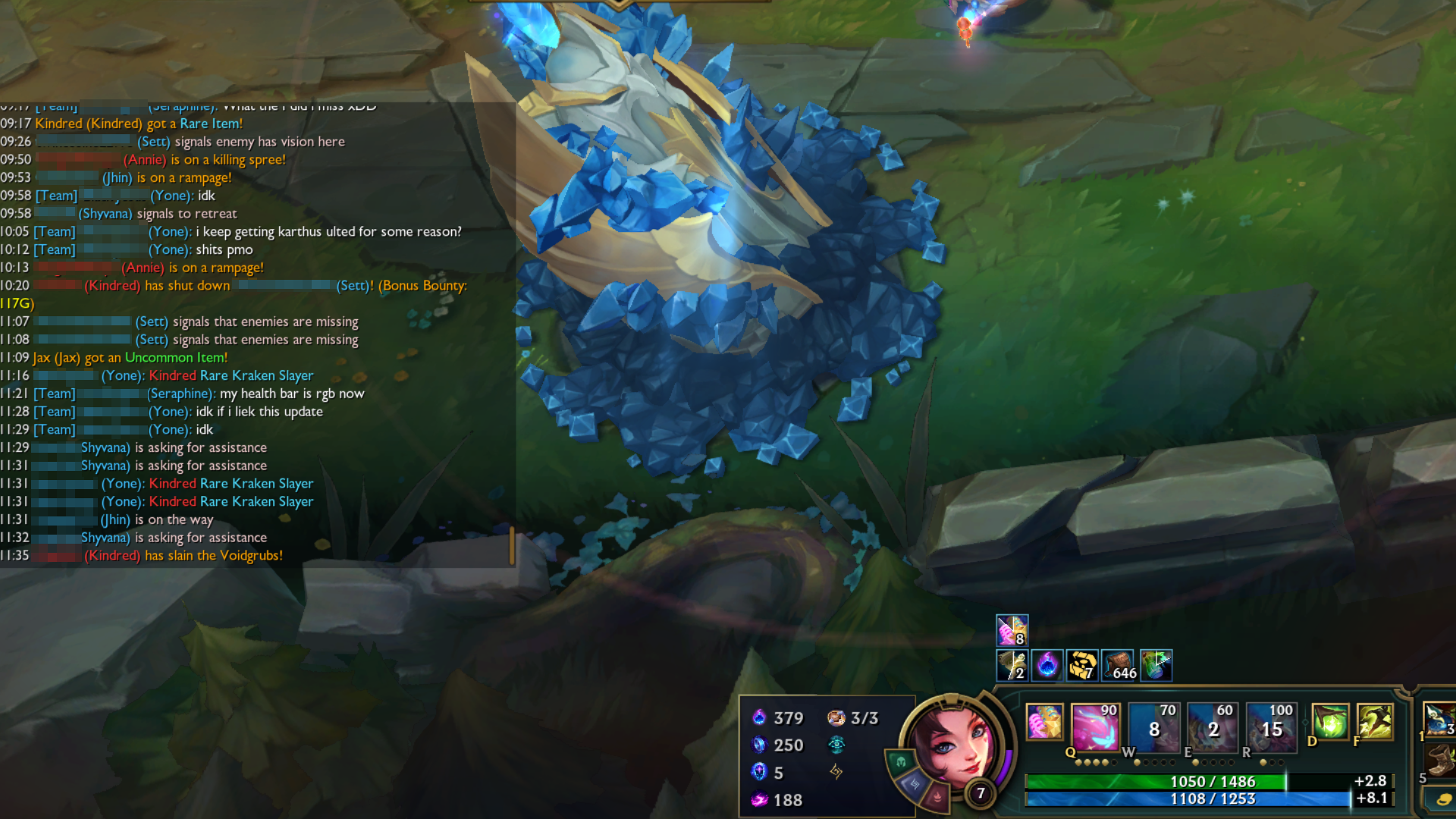Open the helmet tab beside the portrait
1456x819 pixels.
pyautogui.click(x=900, y=761)
